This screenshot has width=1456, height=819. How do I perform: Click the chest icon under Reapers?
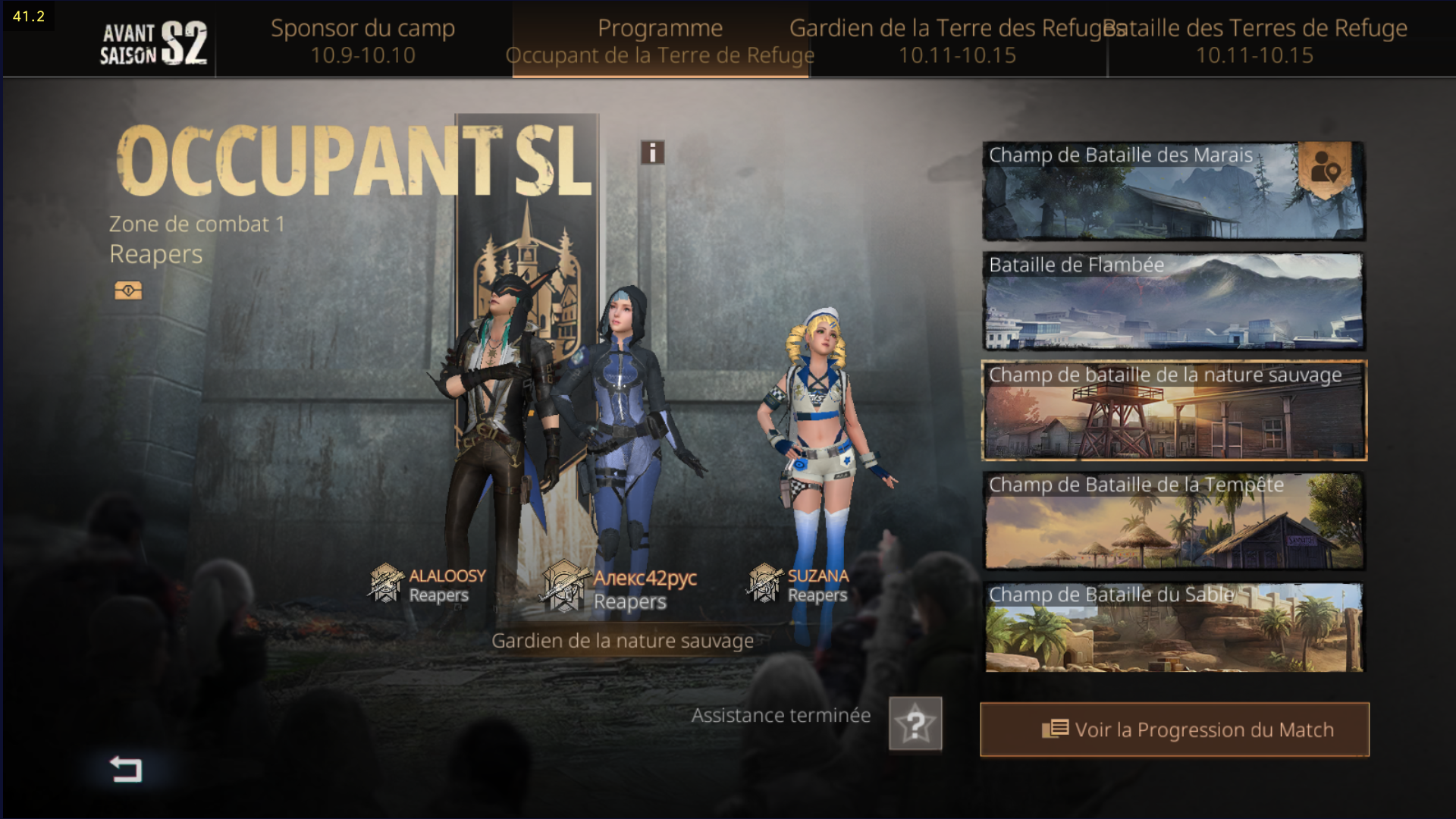(128, 290)
